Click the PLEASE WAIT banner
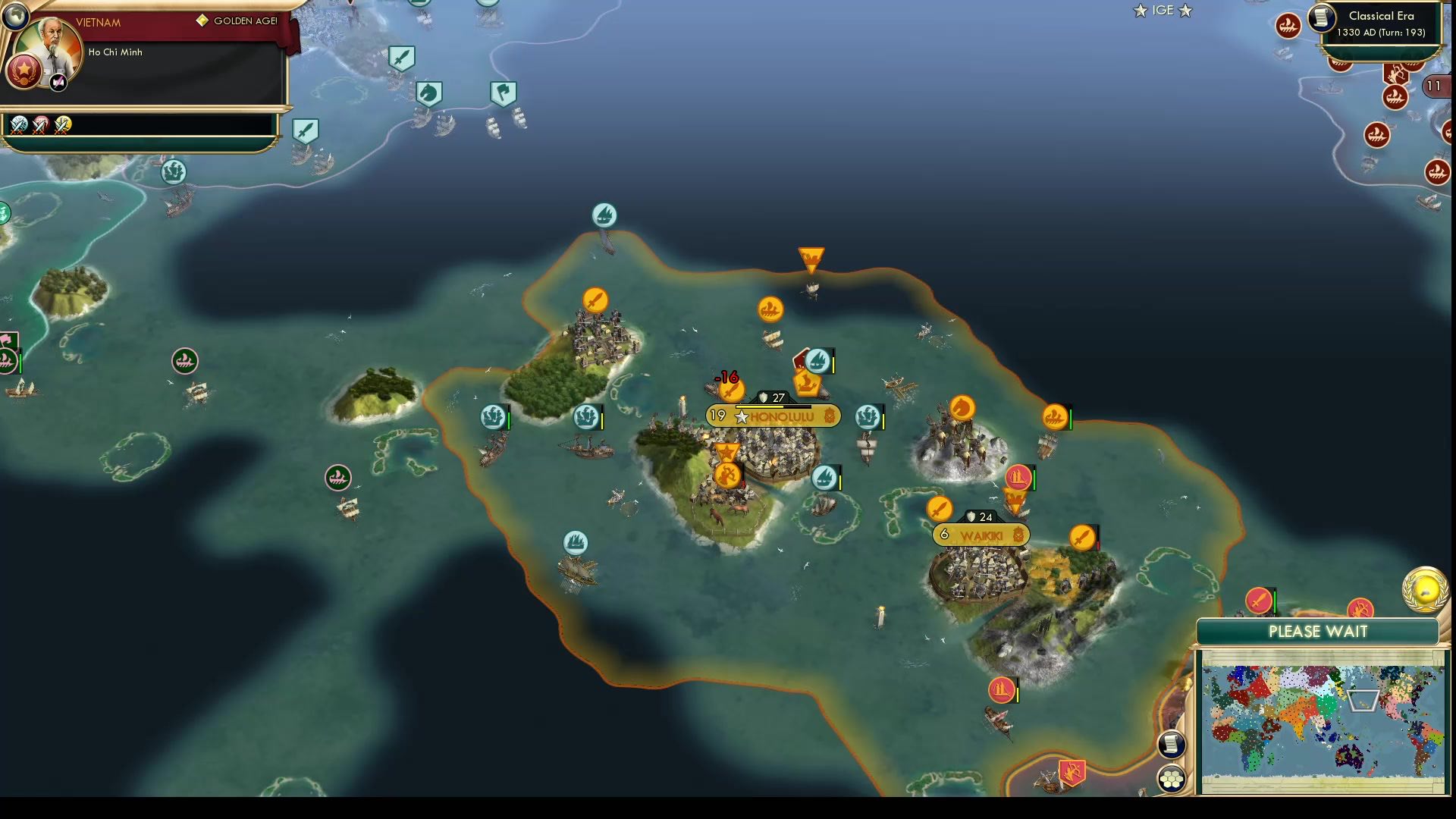 coord(1317,632)
